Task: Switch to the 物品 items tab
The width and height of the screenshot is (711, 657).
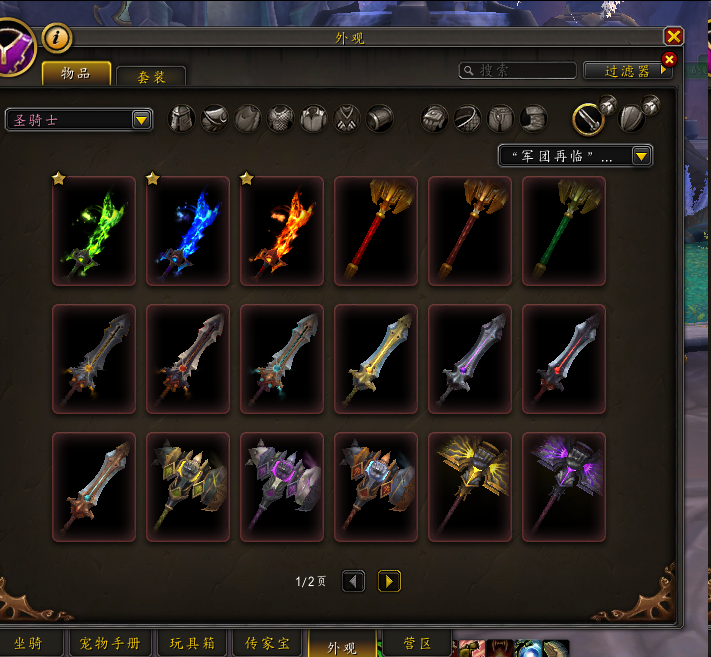Action: (x=76, y=74)
